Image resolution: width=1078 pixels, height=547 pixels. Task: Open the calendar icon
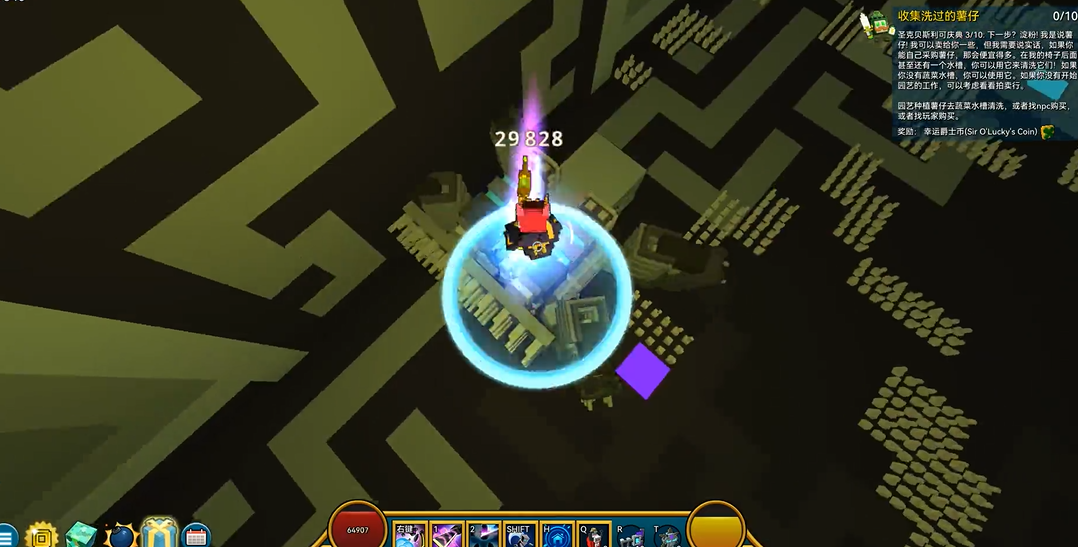(x=196, y=537)
